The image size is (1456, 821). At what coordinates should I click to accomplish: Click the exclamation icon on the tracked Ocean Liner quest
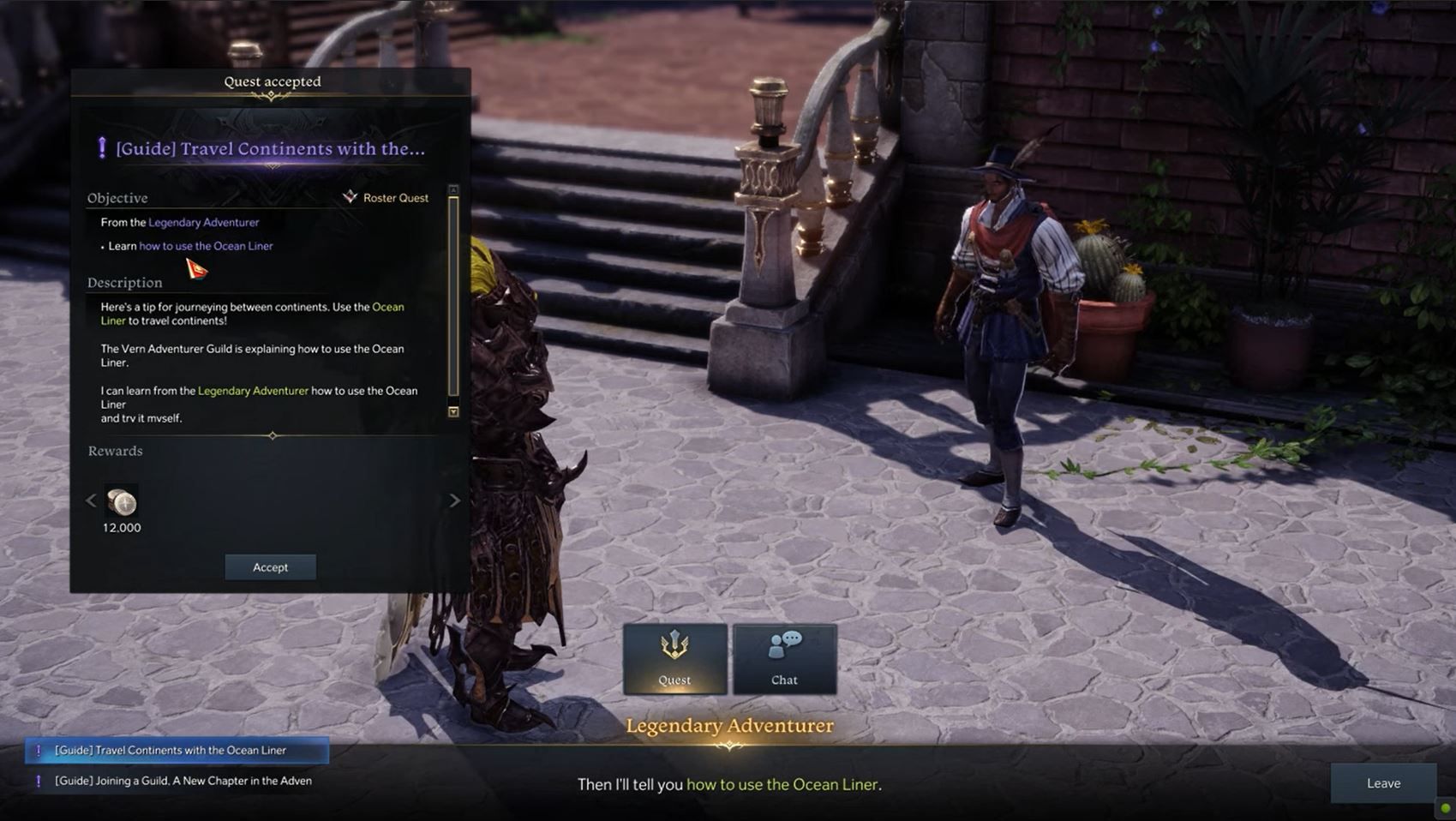[x=39, y=749]
